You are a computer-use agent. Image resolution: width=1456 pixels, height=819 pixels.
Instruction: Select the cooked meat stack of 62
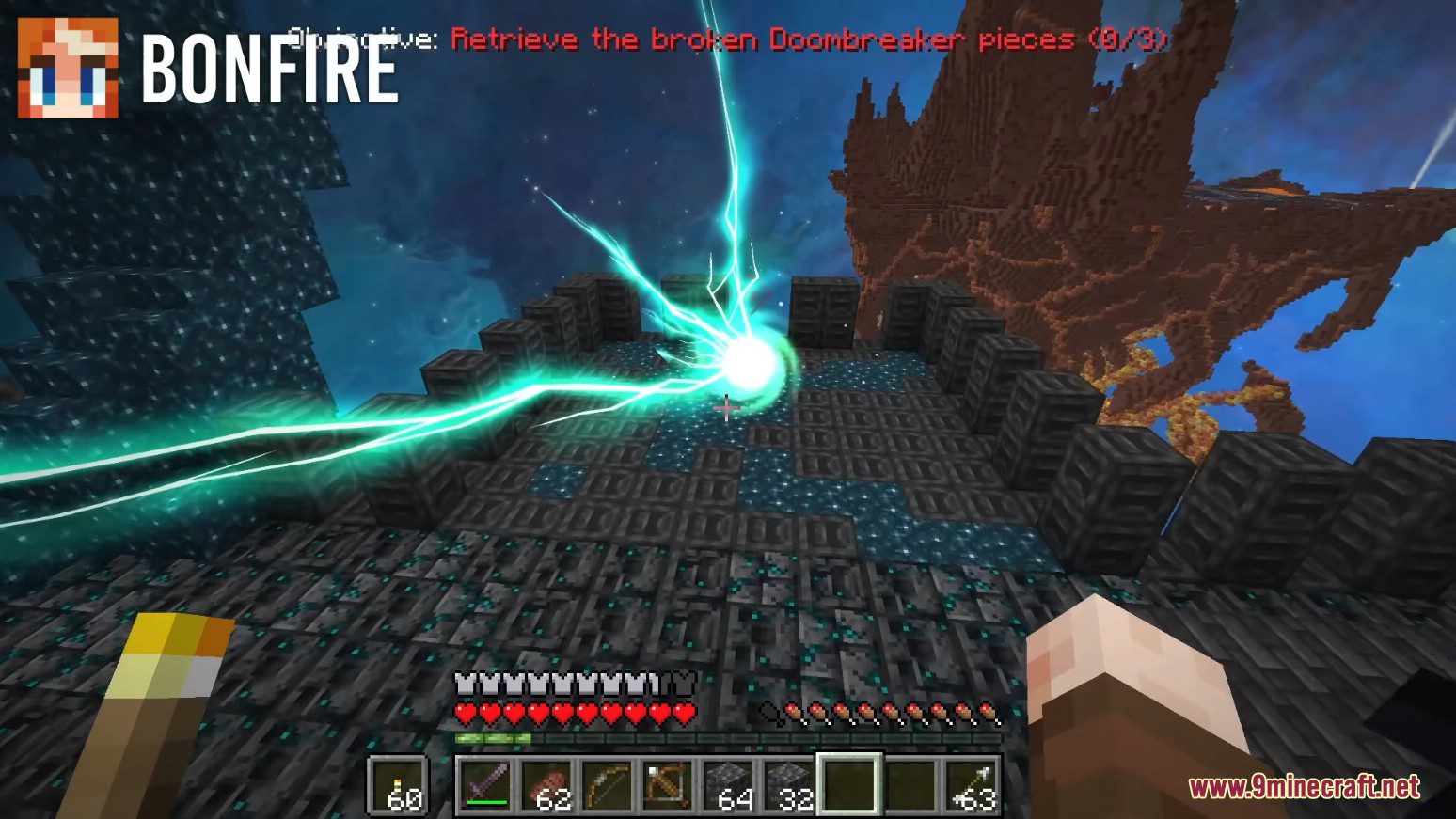tap(546, 784)
